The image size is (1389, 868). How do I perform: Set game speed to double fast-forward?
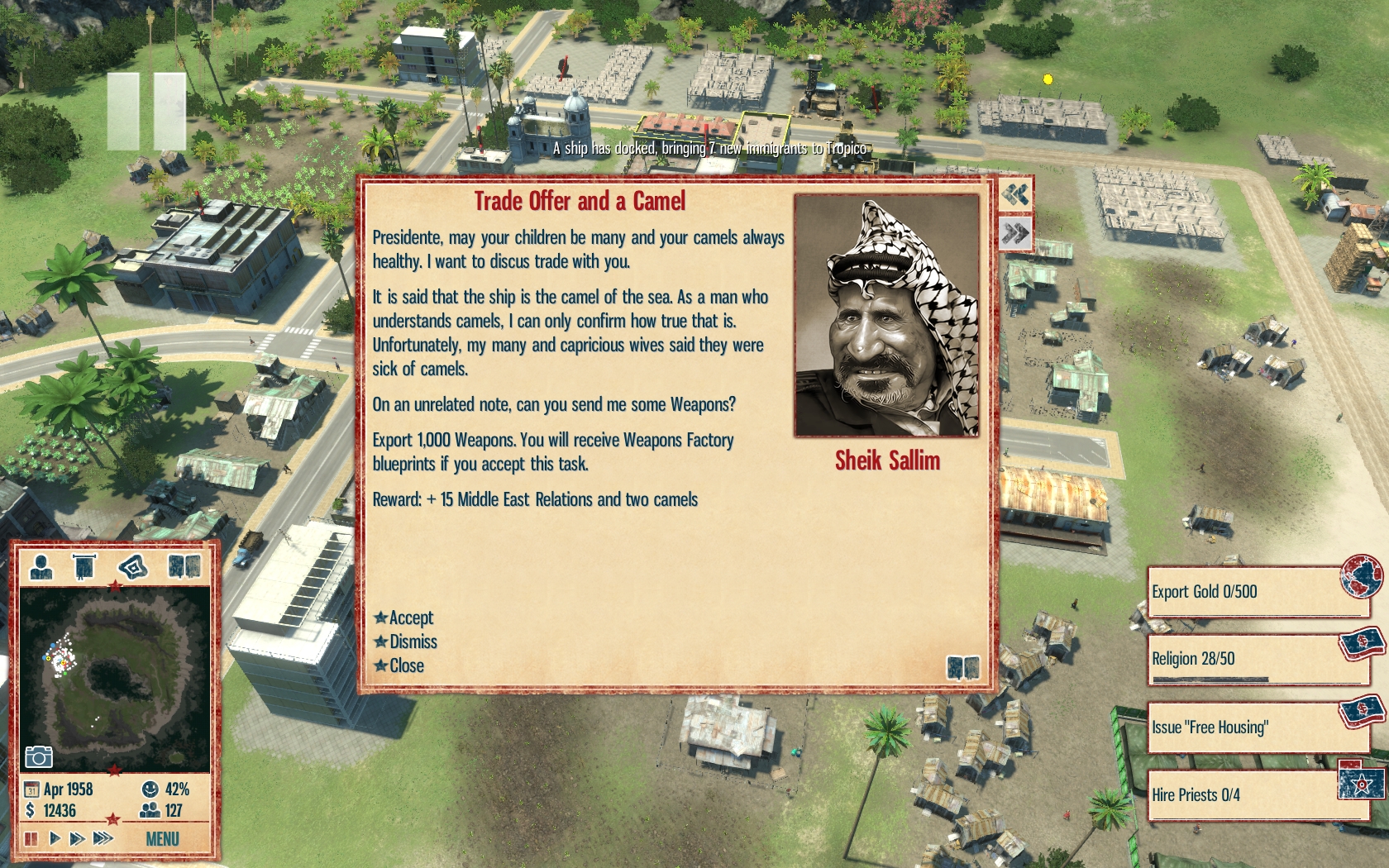click(x=78, y=838)
